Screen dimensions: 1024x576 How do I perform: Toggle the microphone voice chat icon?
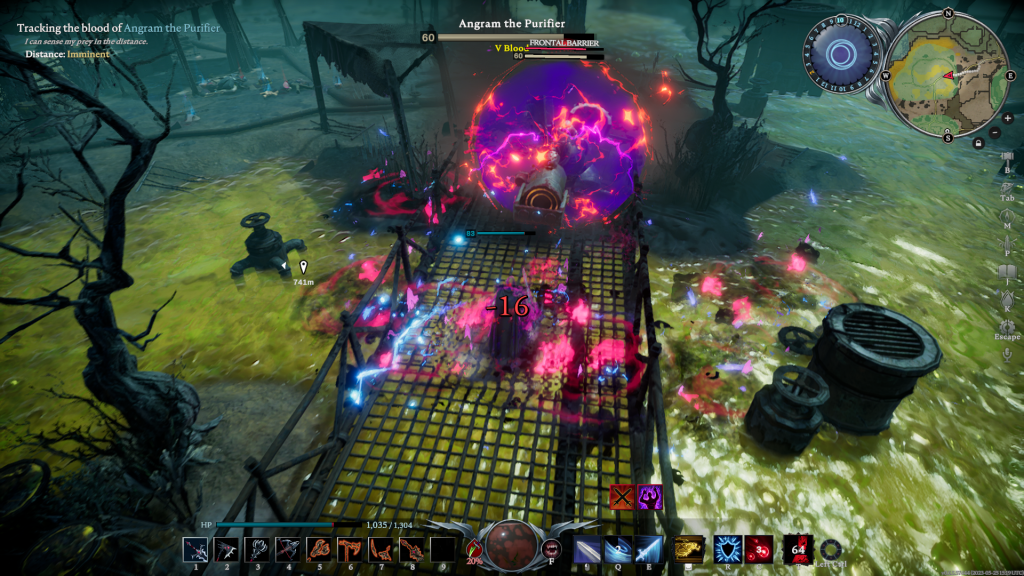pos(1006,353)
